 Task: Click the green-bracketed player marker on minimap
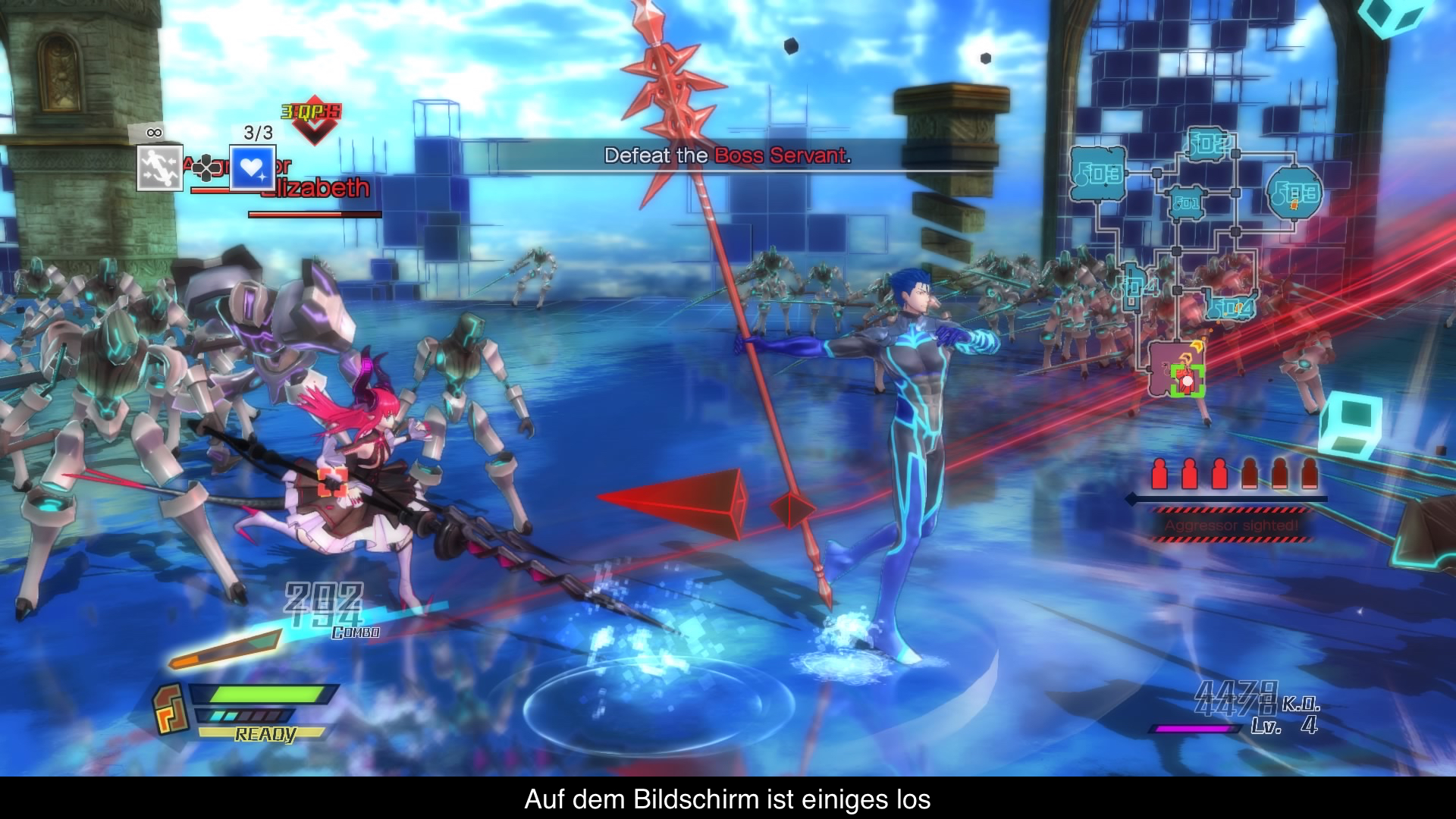[x=1187, y=381]
